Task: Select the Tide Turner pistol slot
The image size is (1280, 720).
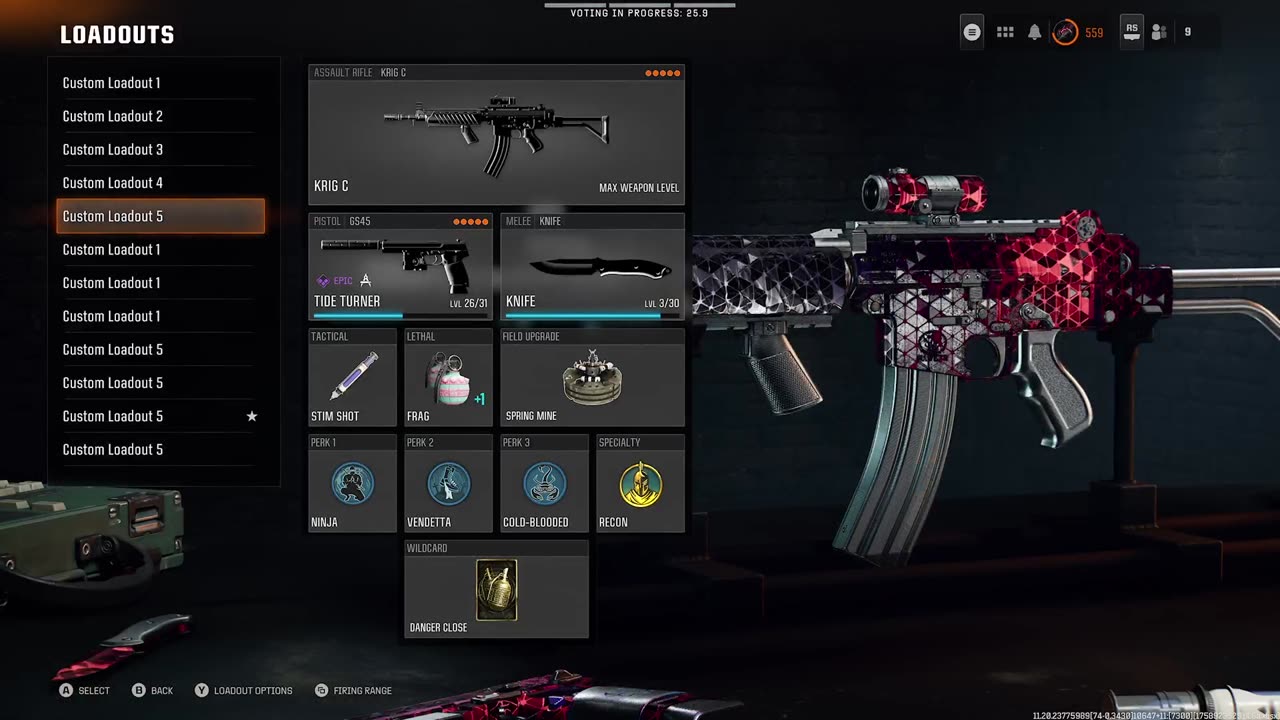Action: point(400,267)
